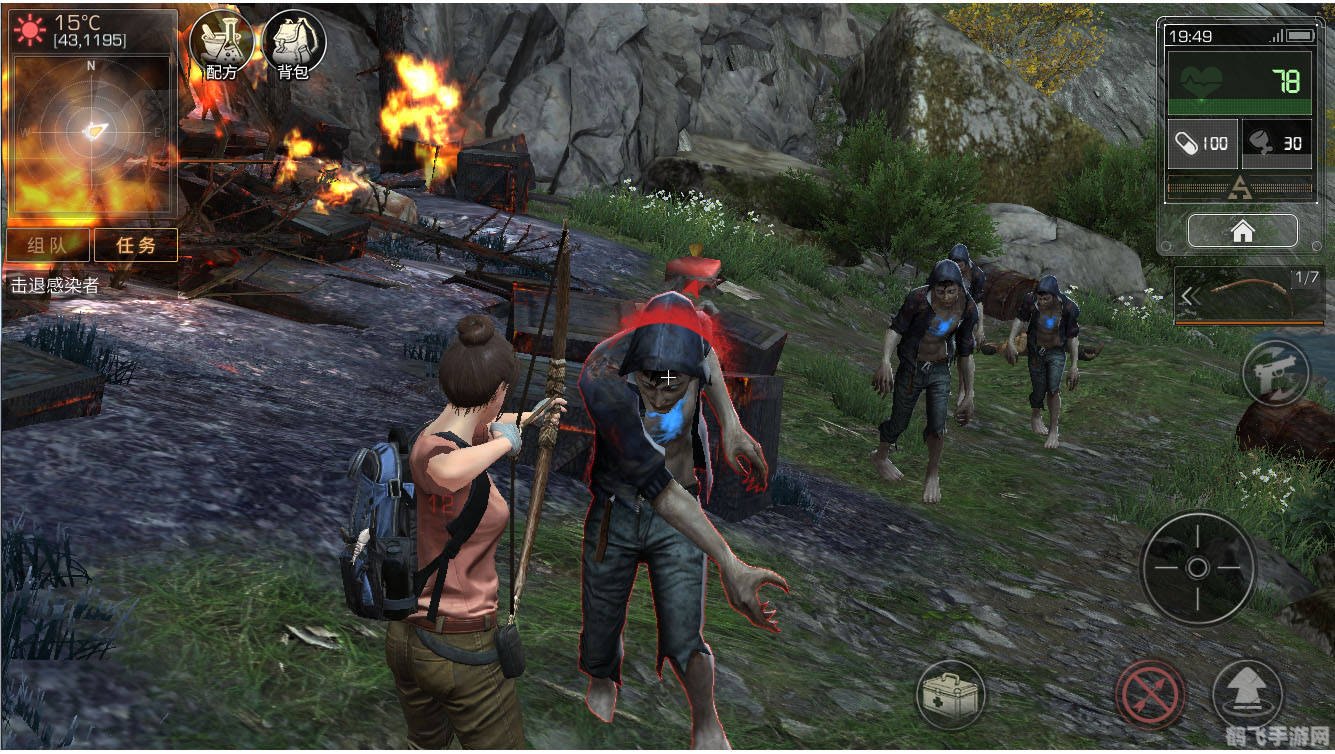Activate the crosshair aim button

tap(1197, 568)
